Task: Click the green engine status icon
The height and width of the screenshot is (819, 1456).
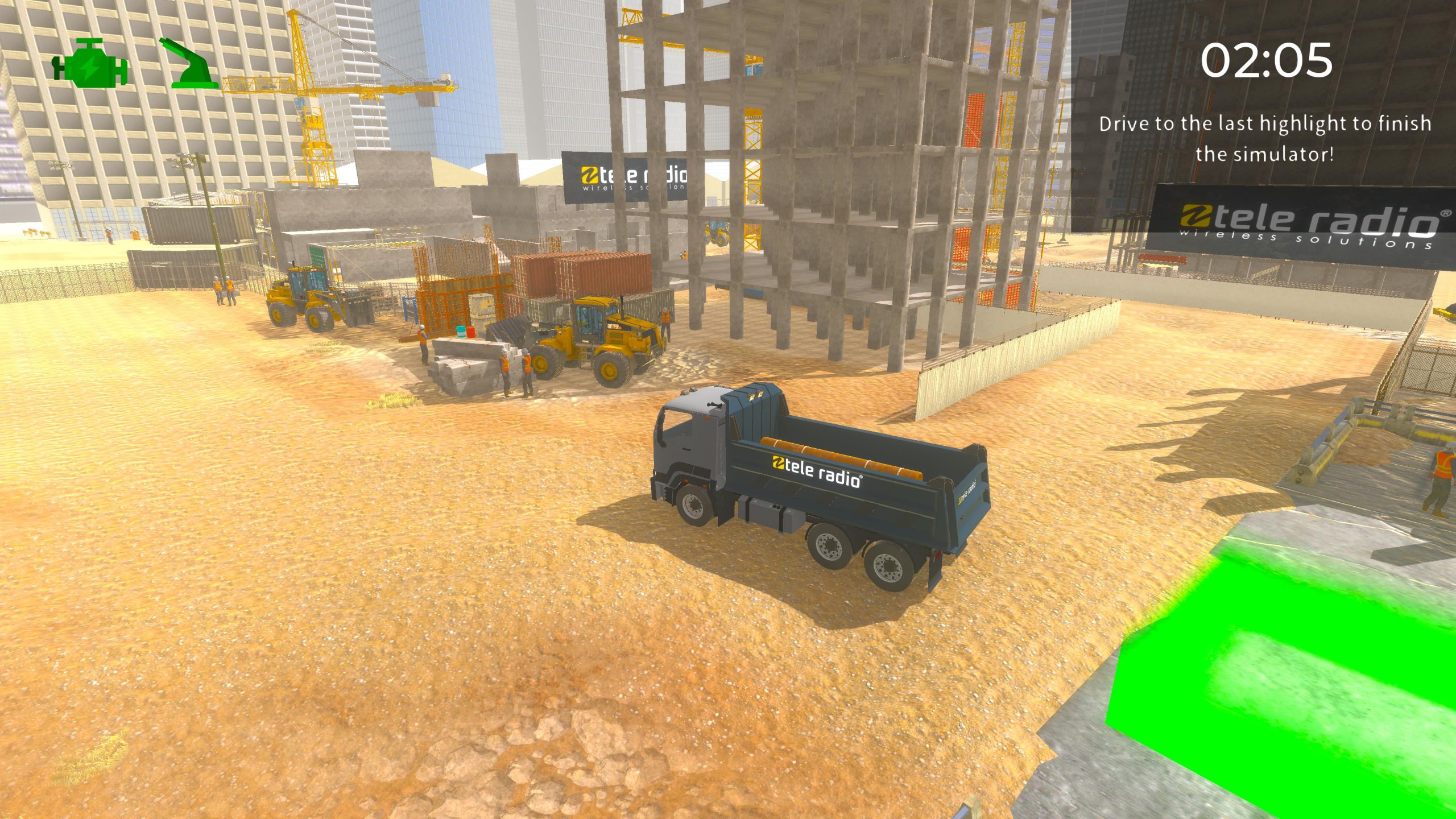Action: (90, 64)
